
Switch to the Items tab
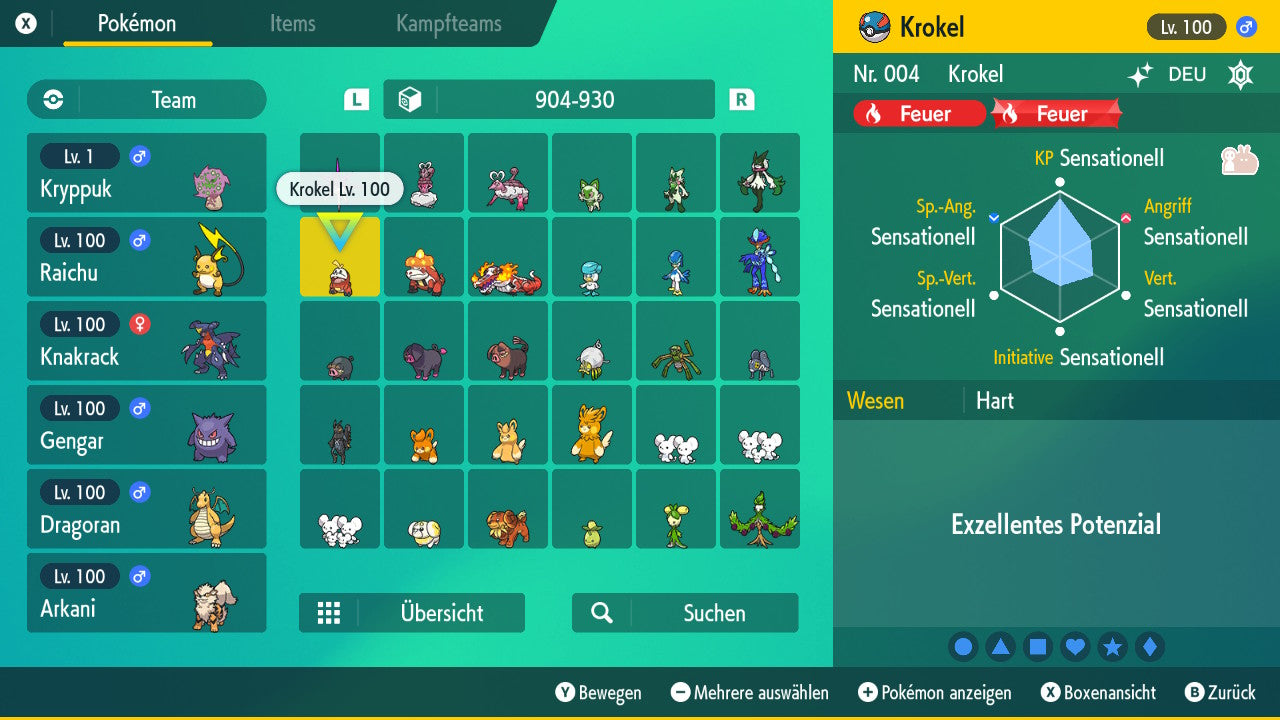(x=292, y=25)
